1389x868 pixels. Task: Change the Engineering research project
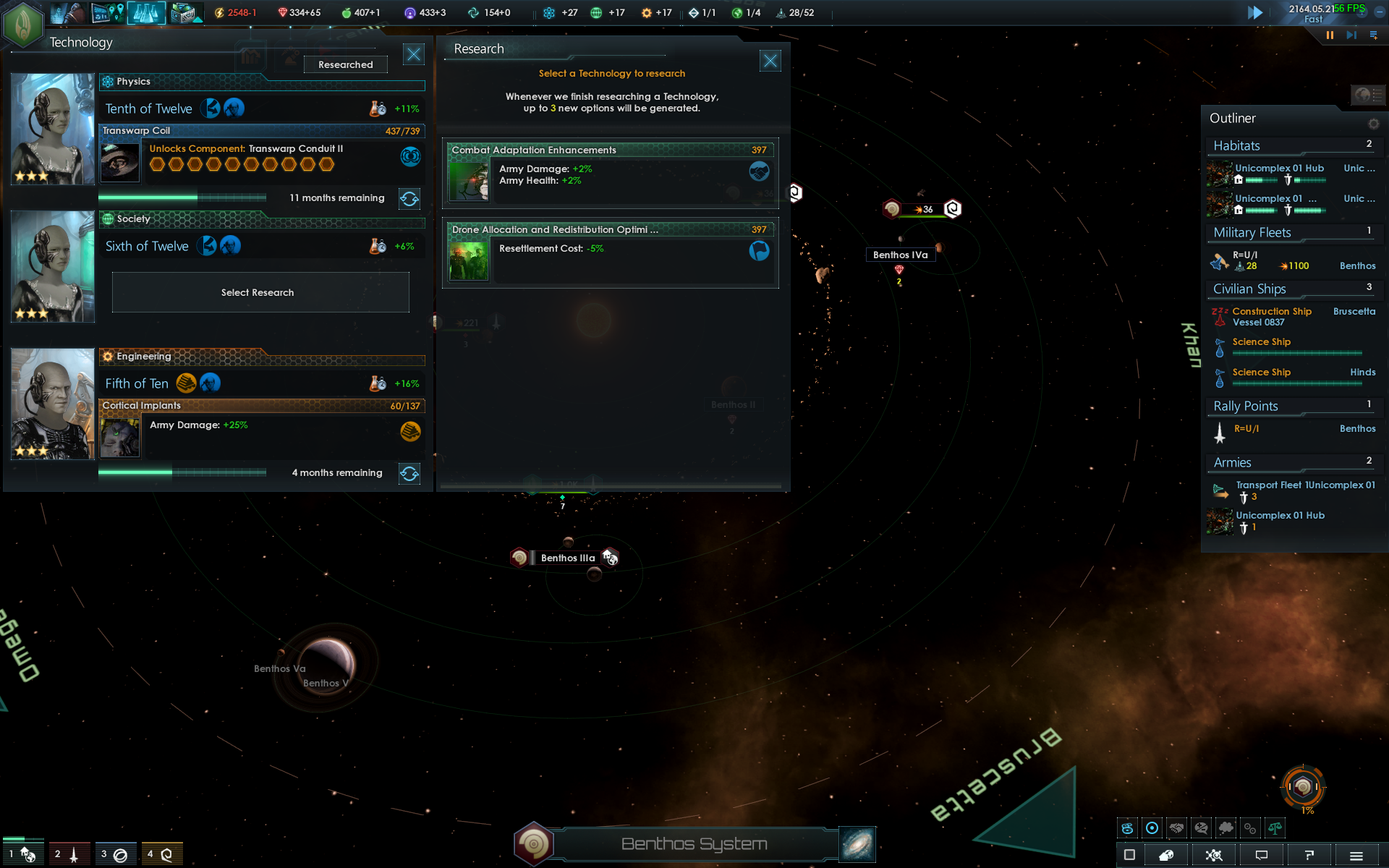click(409, 474)
